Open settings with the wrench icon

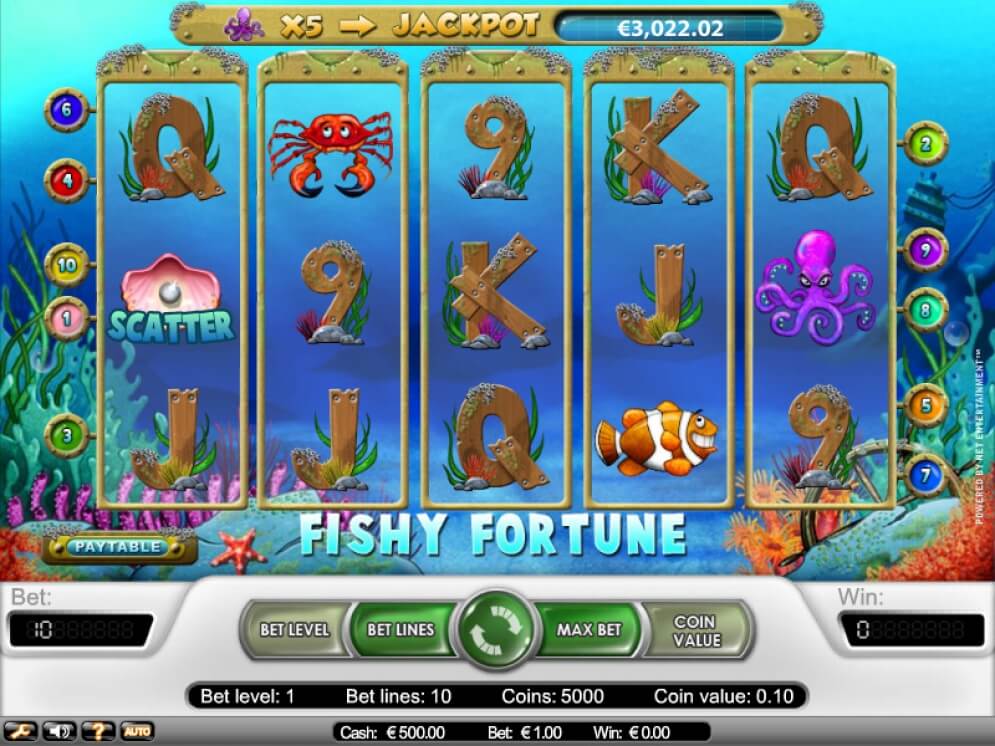coord(22,732)
